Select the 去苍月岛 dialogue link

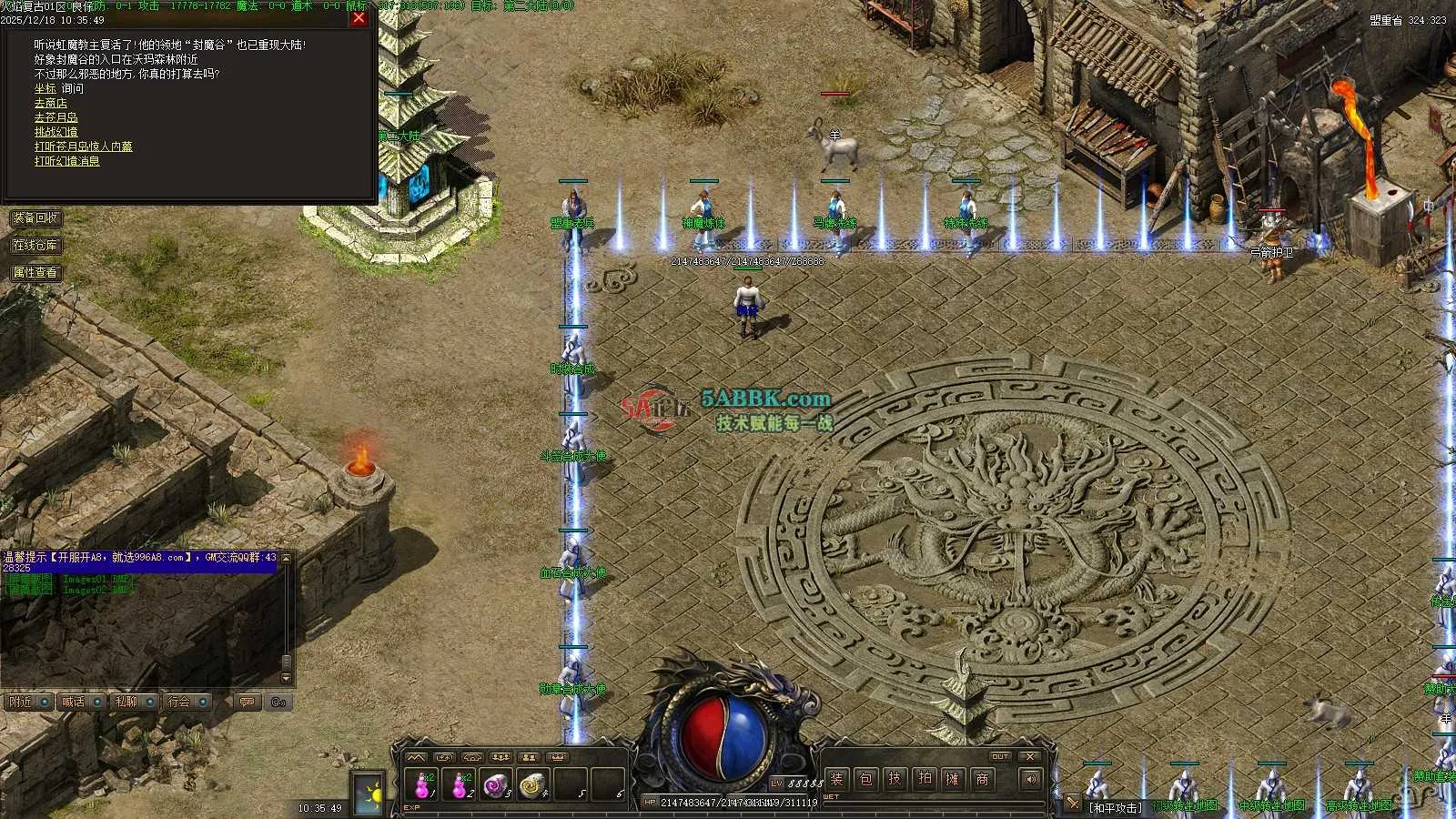pyautogui.click(x=56, y=117)
